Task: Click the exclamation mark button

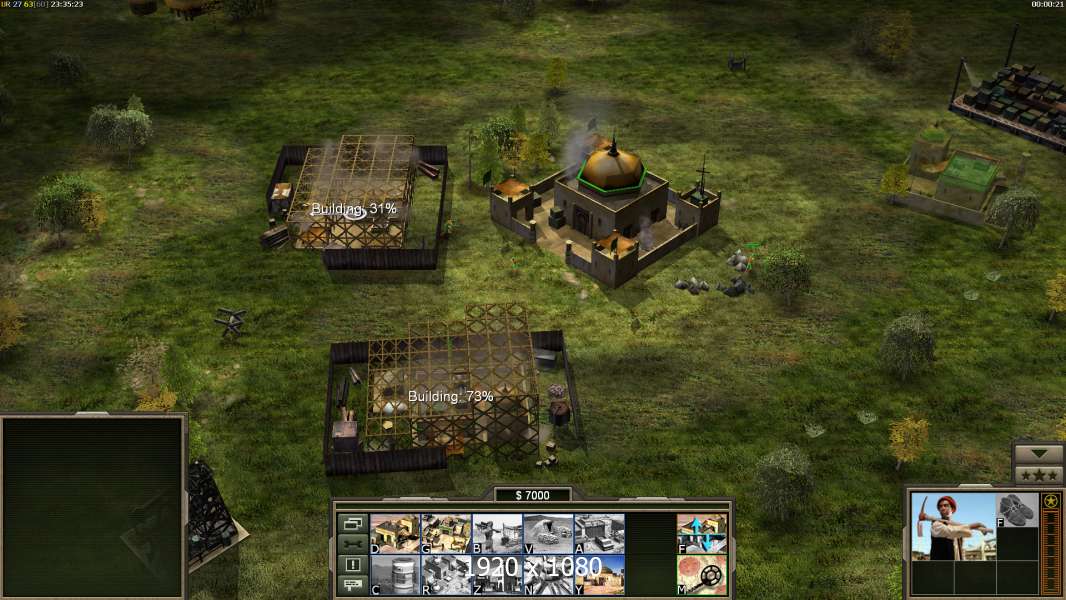Action: (x=352, y=565)
